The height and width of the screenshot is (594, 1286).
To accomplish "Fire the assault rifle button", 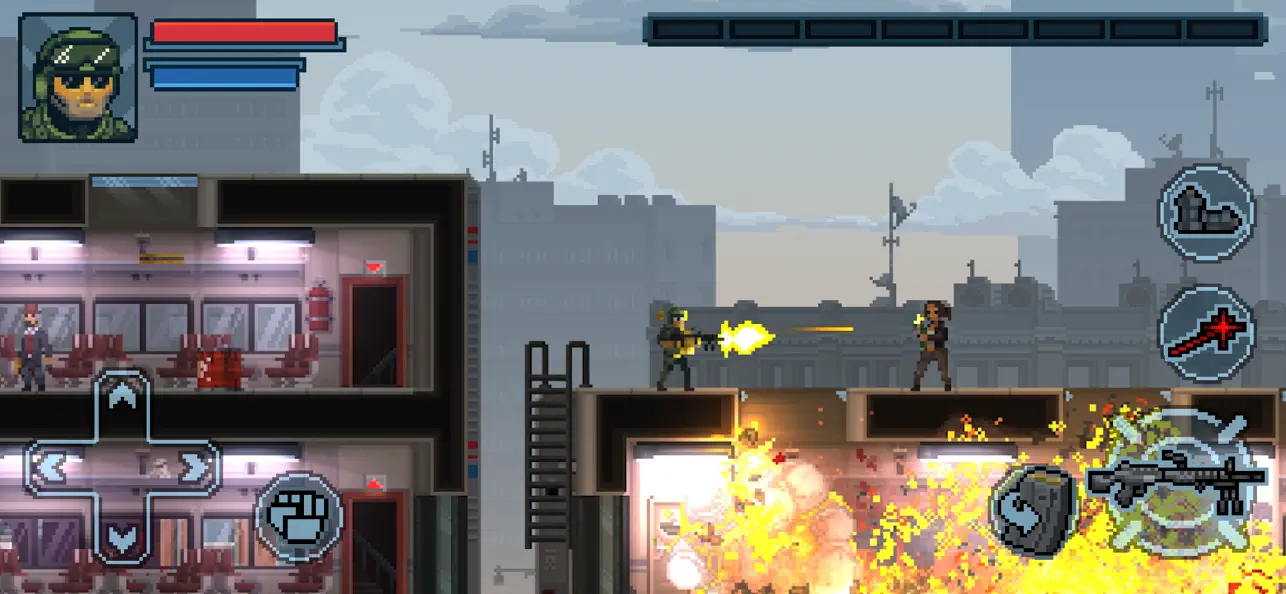I will 1170,482.
